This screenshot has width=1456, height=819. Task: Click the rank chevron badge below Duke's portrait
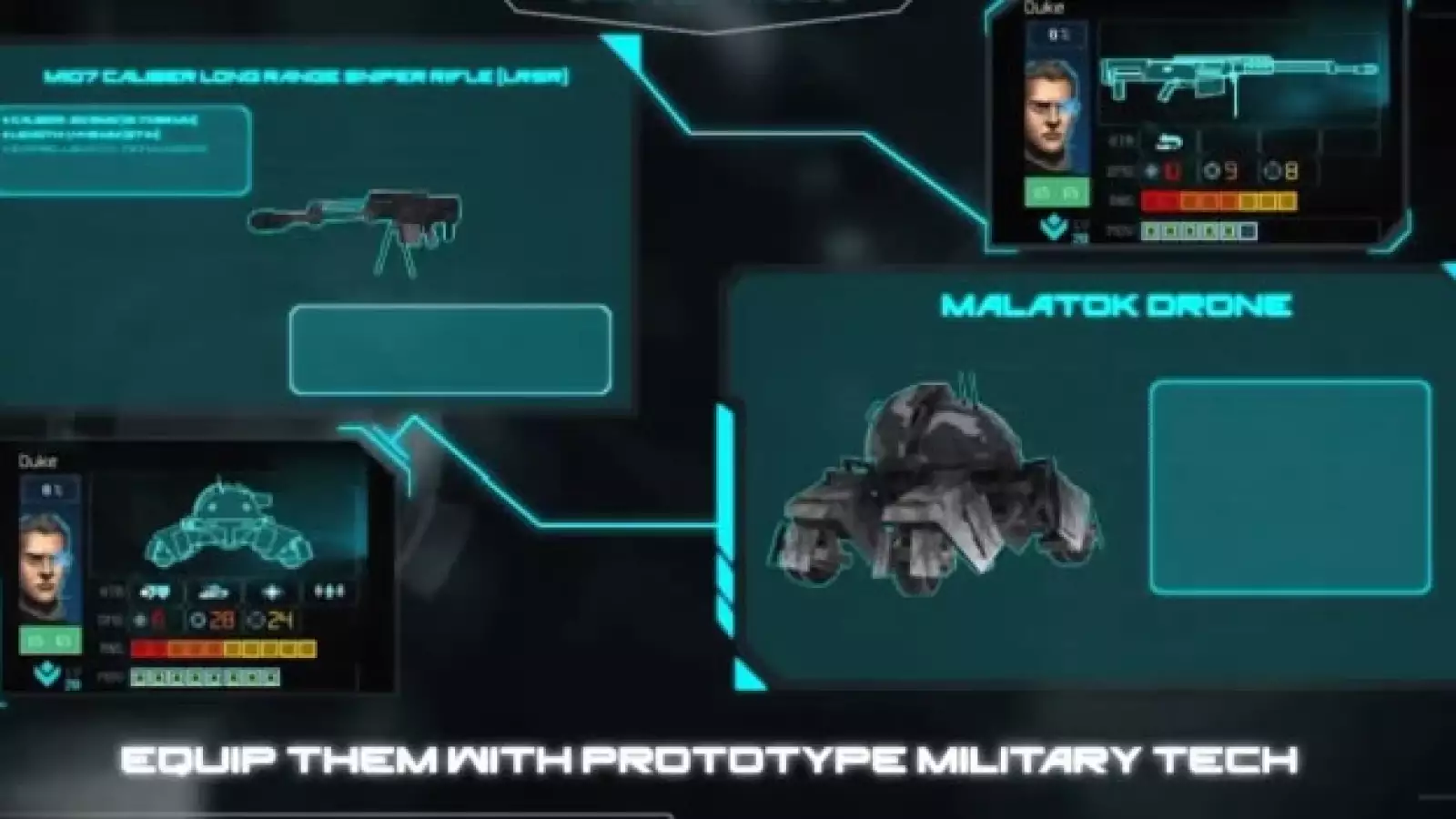pos(1053,227)
